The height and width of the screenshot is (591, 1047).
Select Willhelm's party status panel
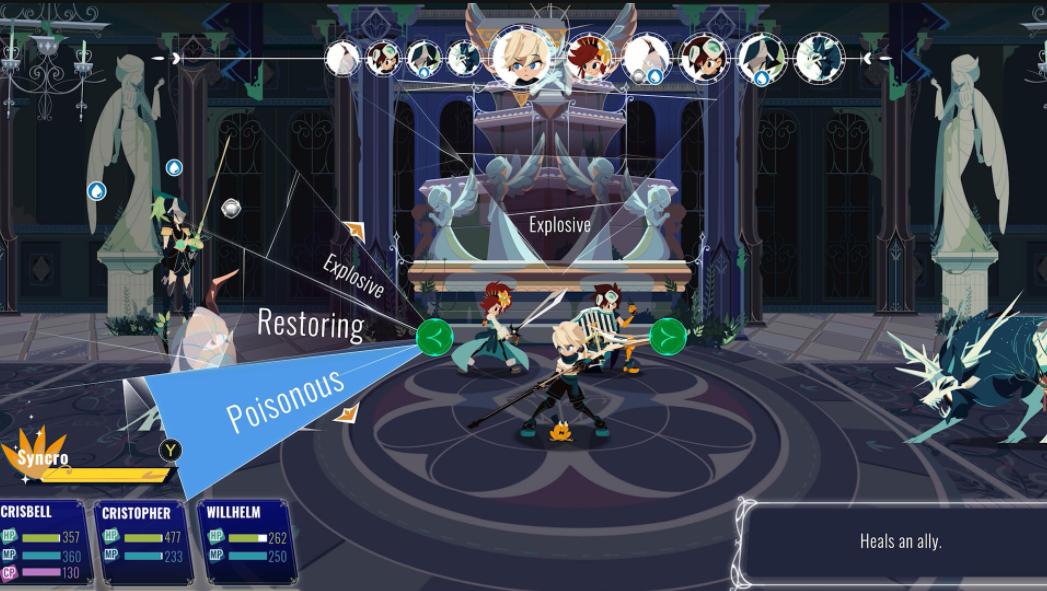pos(245,539)
